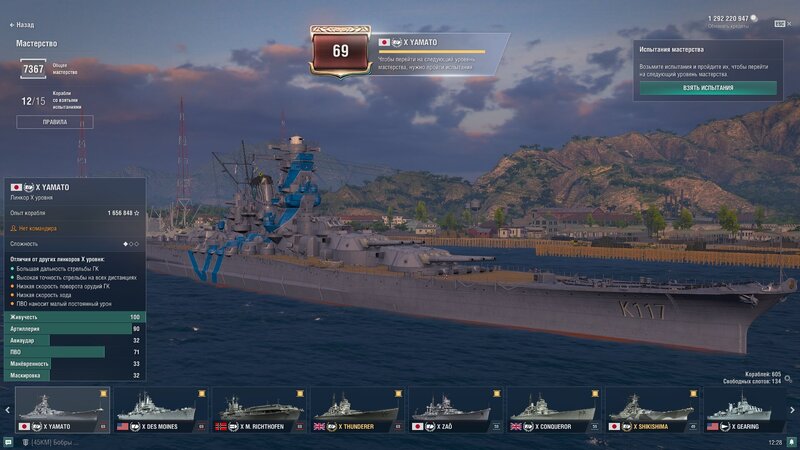Select the X Conqueror ship card
Image resolution: width=800 pixels, height=450 pixels.
555,410
